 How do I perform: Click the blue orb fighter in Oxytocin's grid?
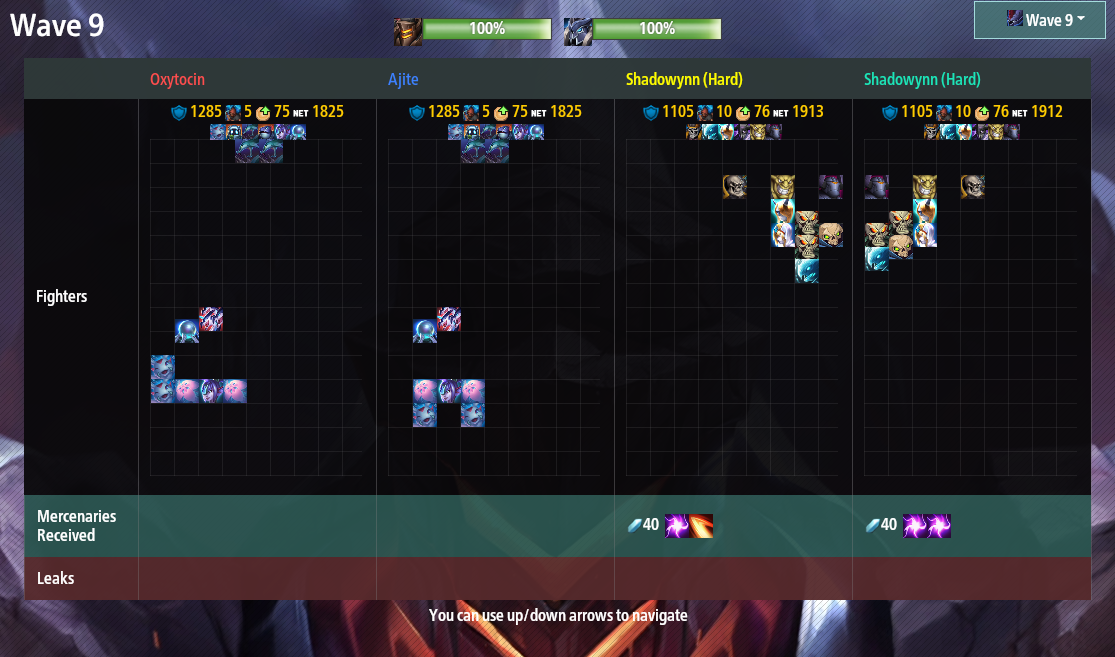tap(187, 331)
